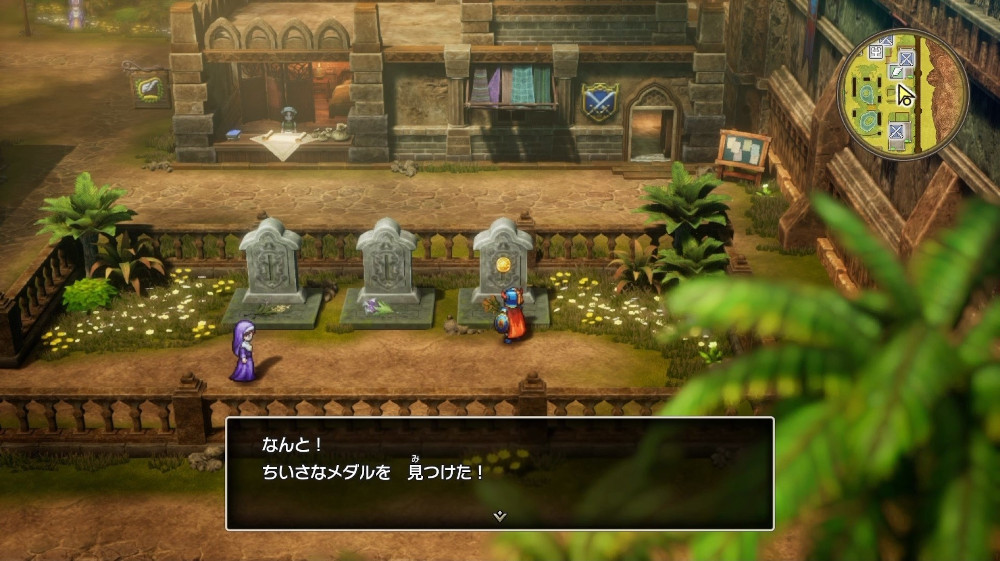Viewport: 1000px width, 561px height.
Task: Open the circular town minimap
Action: (x=902, y=94)
